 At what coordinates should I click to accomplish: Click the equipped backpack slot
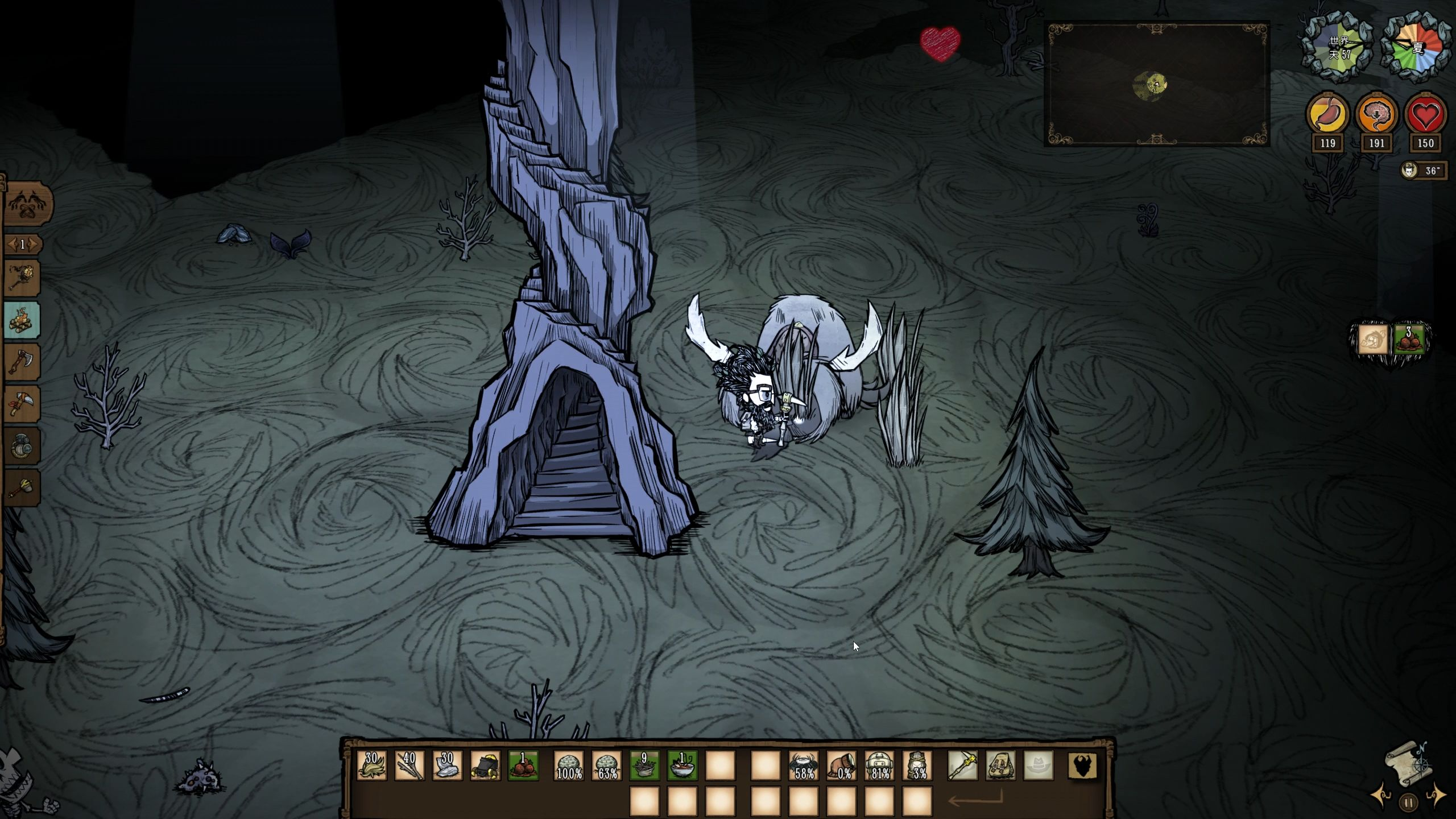[x=1000, y=766]
